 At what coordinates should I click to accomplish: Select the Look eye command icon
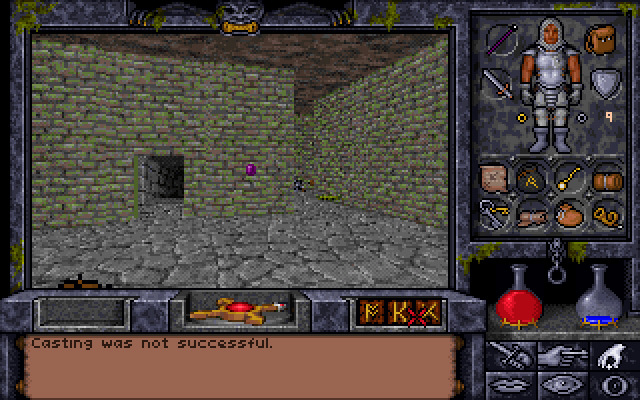tap(560, 385)
